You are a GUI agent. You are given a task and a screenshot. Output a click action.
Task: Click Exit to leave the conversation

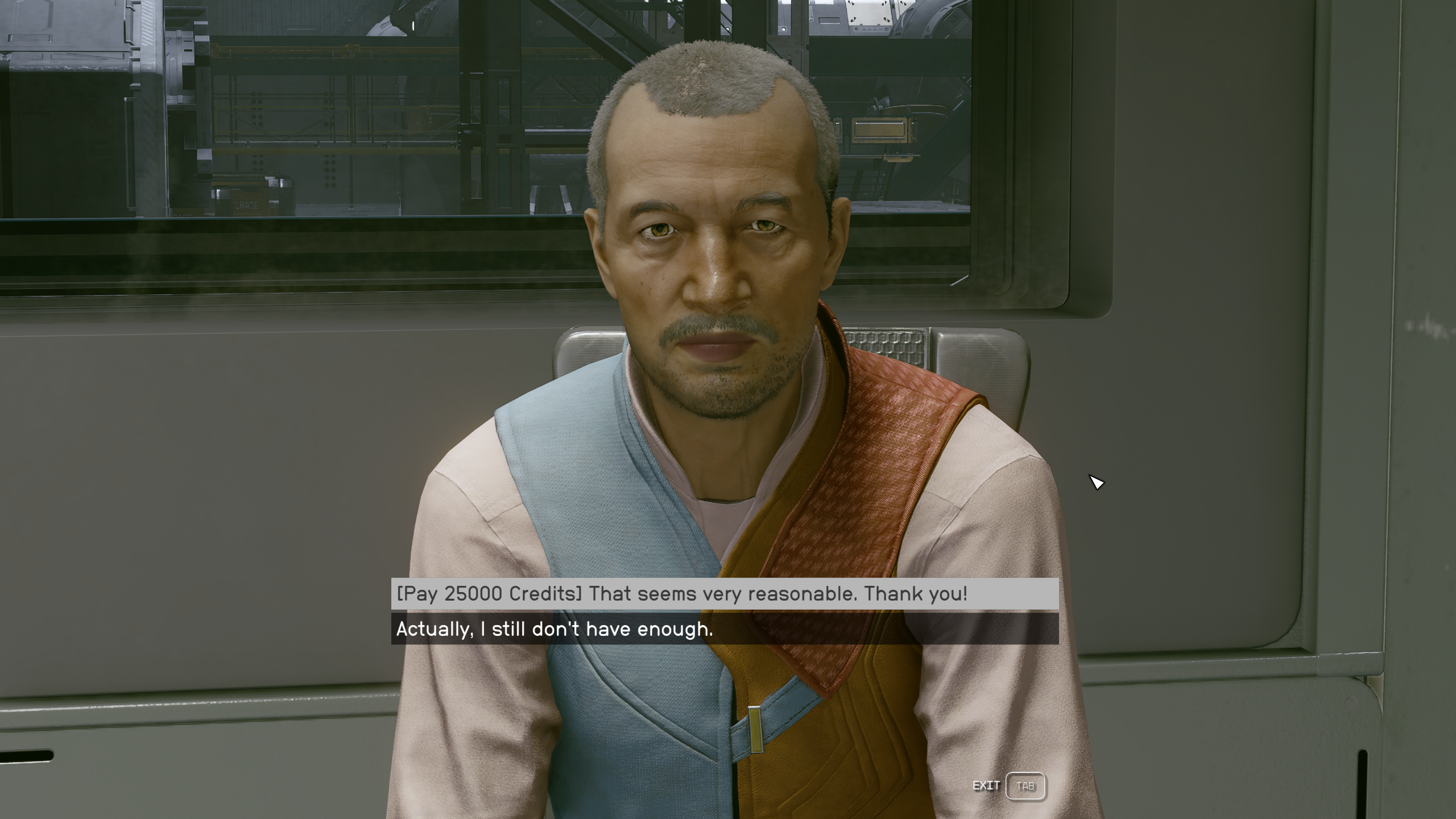click(987, 785)
